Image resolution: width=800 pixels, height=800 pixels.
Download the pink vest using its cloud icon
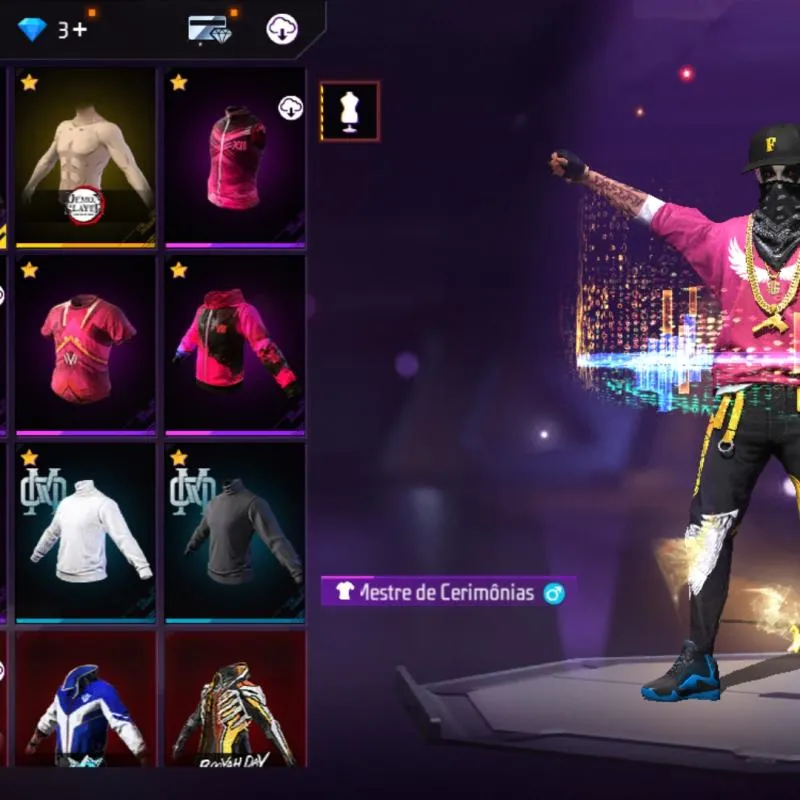point(290,108)
